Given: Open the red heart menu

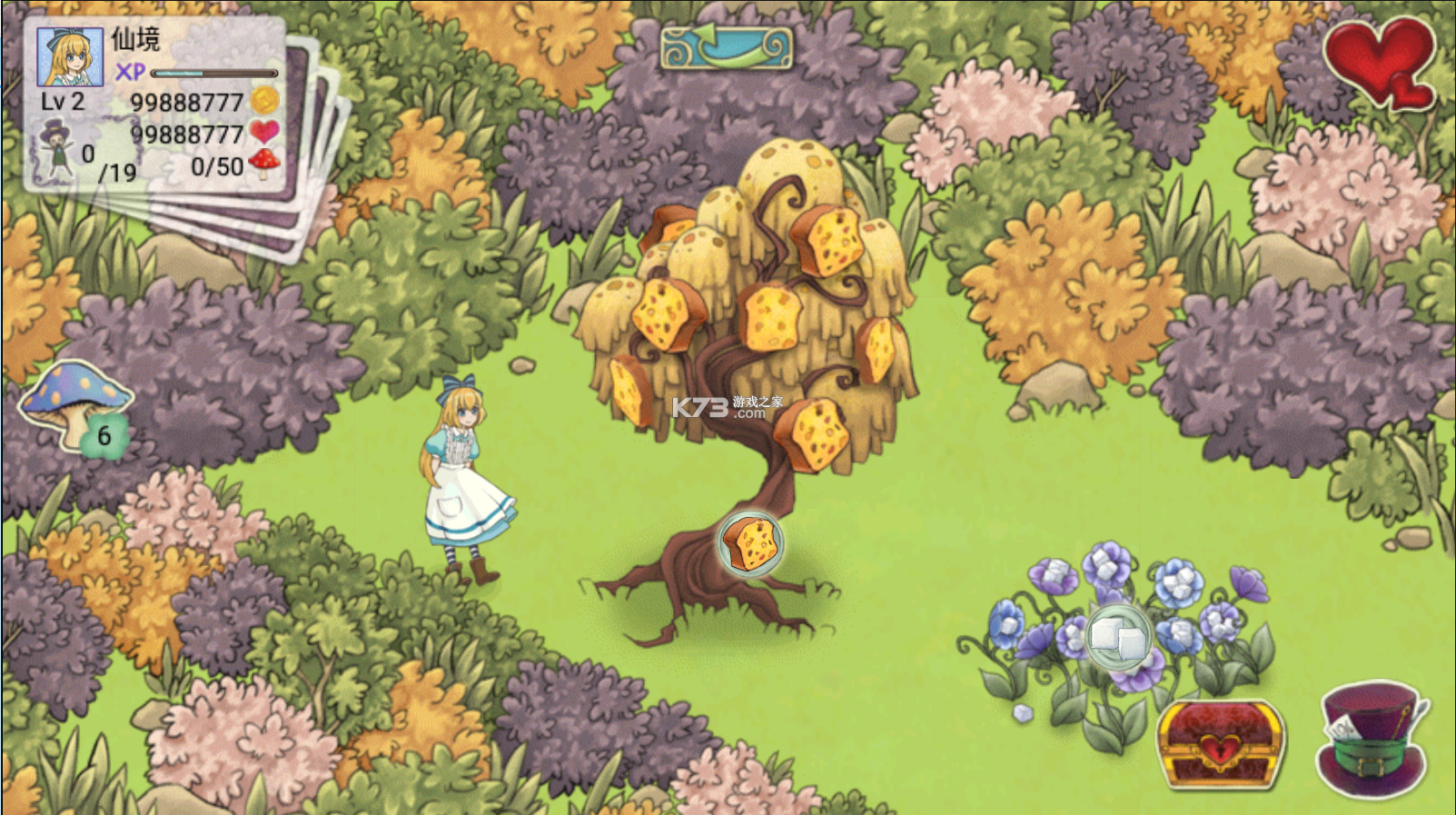Looking at the screenshot, I should [1379, 62].
